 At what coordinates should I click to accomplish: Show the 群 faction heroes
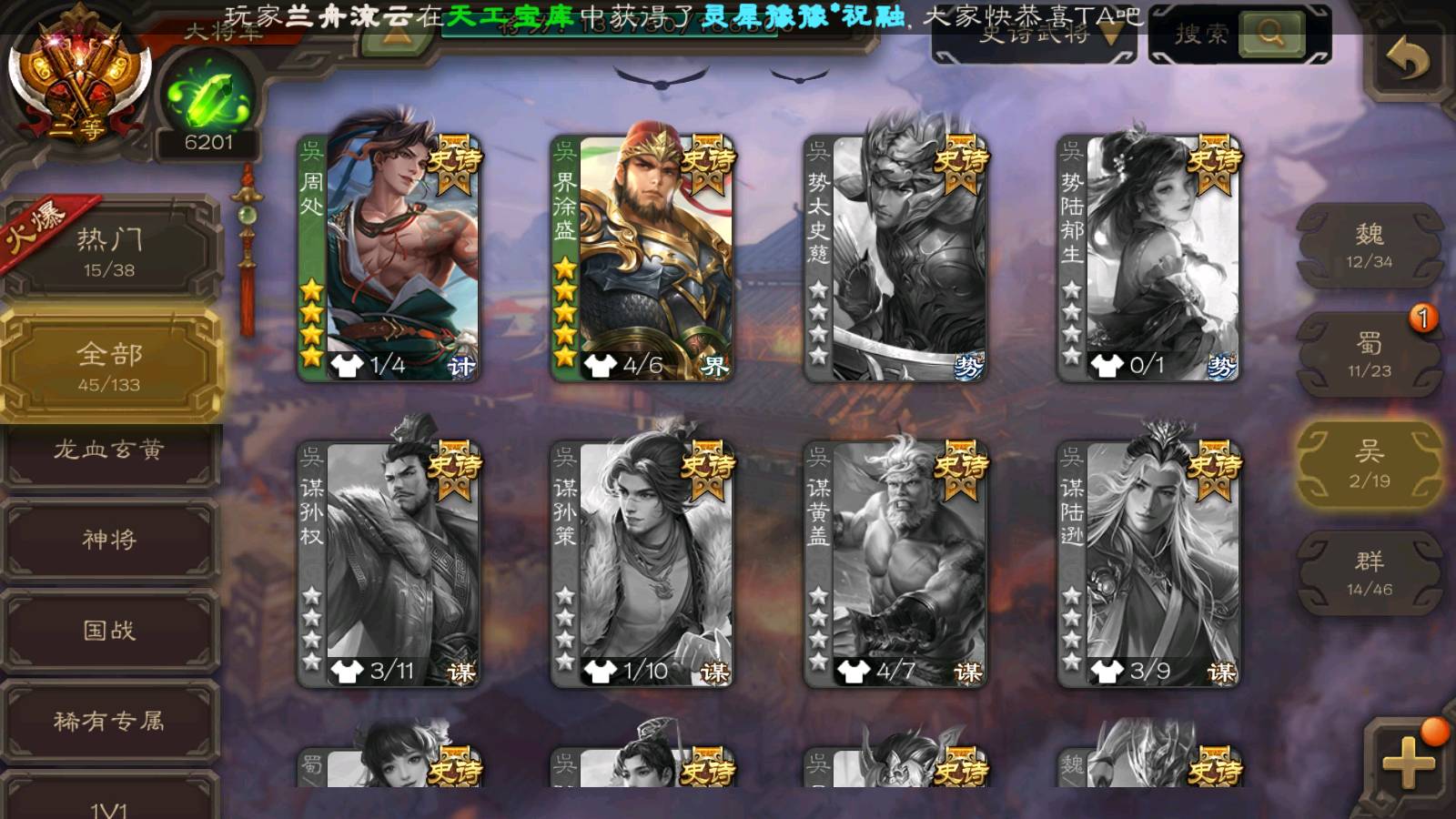click(x=1369, y=573)
